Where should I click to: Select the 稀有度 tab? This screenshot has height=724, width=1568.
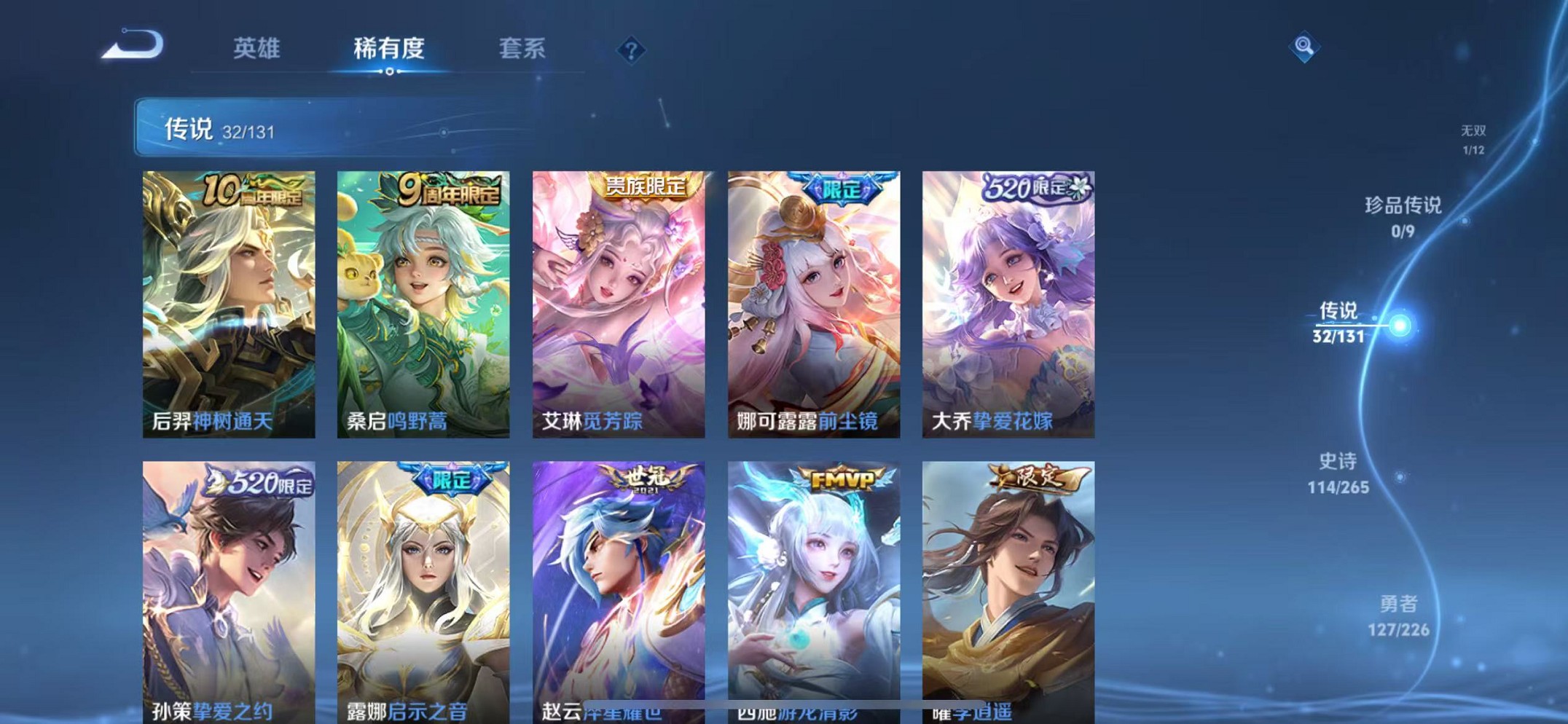[388, 50]
